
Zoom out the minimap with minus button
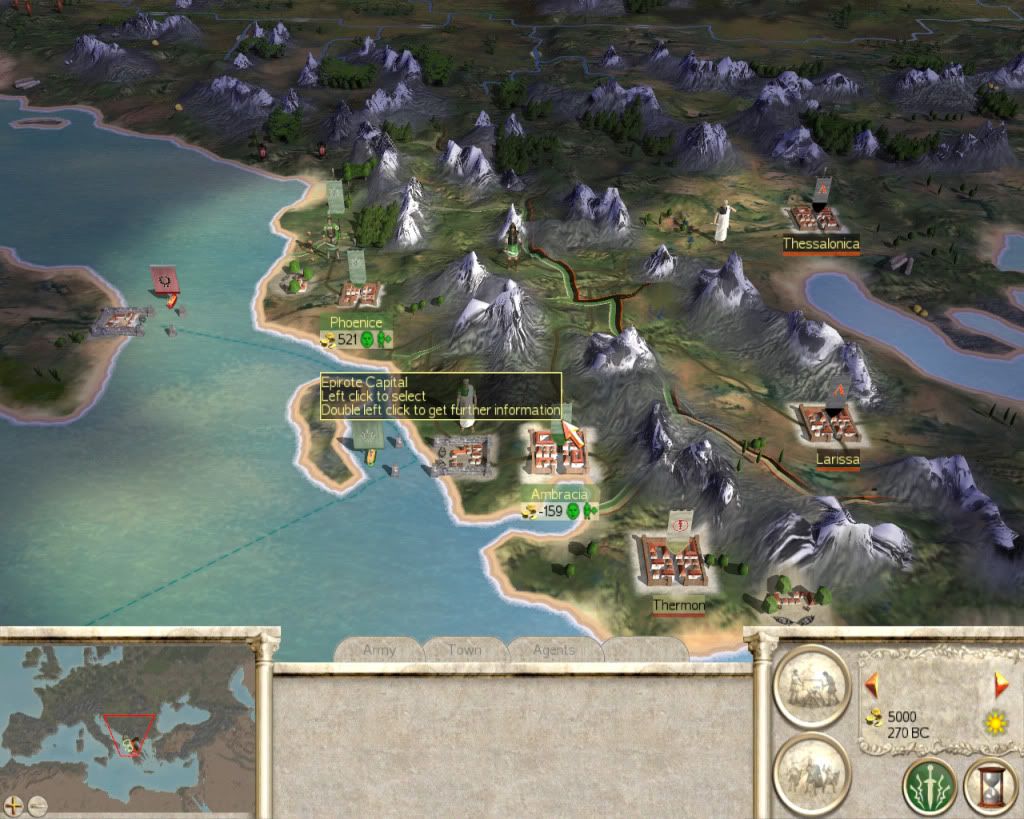[x=36, y=803]
